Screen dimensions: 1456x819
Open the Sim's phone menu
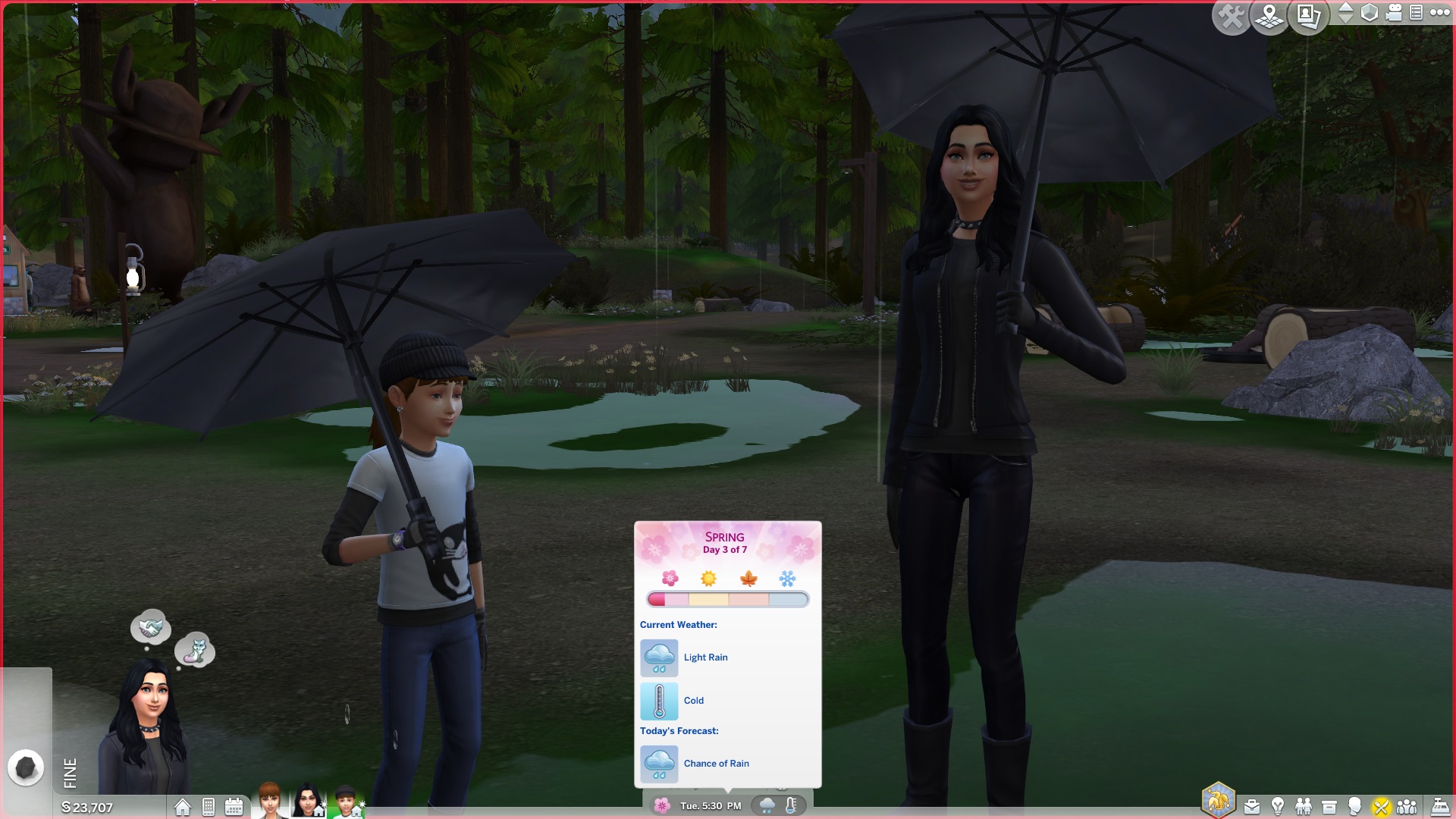(x=207, y=807)
